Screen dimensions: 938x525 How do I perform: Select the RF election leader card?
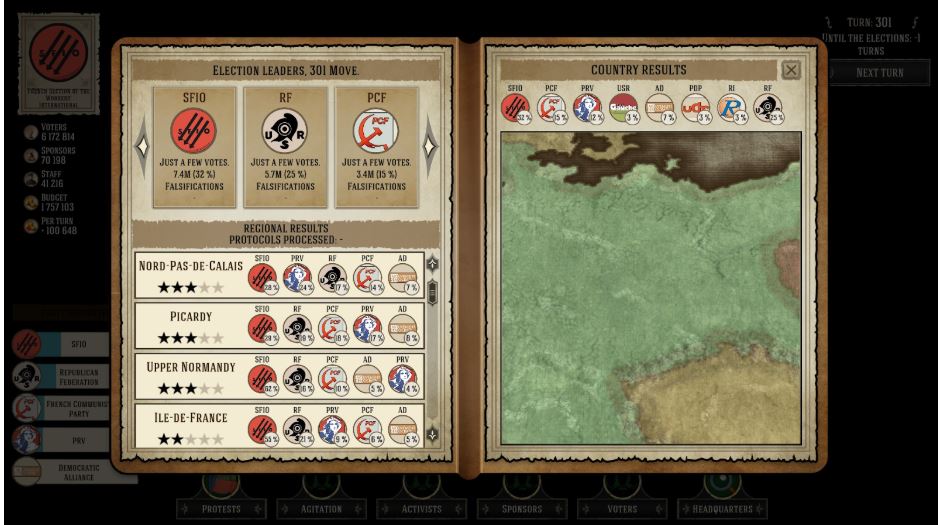pos(286,146)
